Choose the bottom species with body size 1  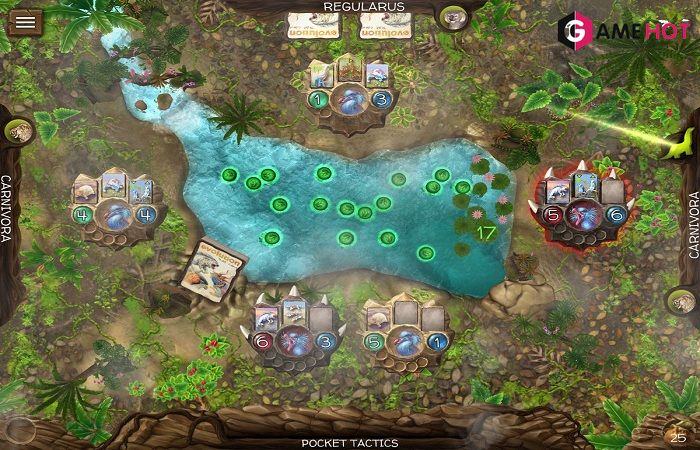click(x=405, y=335)
